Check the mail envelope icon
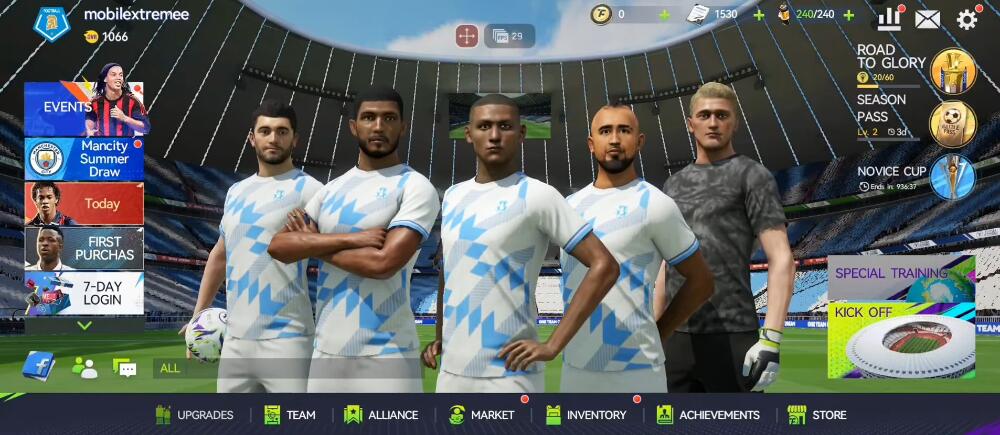The width and height of the screenshot is (1000, 435). tap(928, 19)
